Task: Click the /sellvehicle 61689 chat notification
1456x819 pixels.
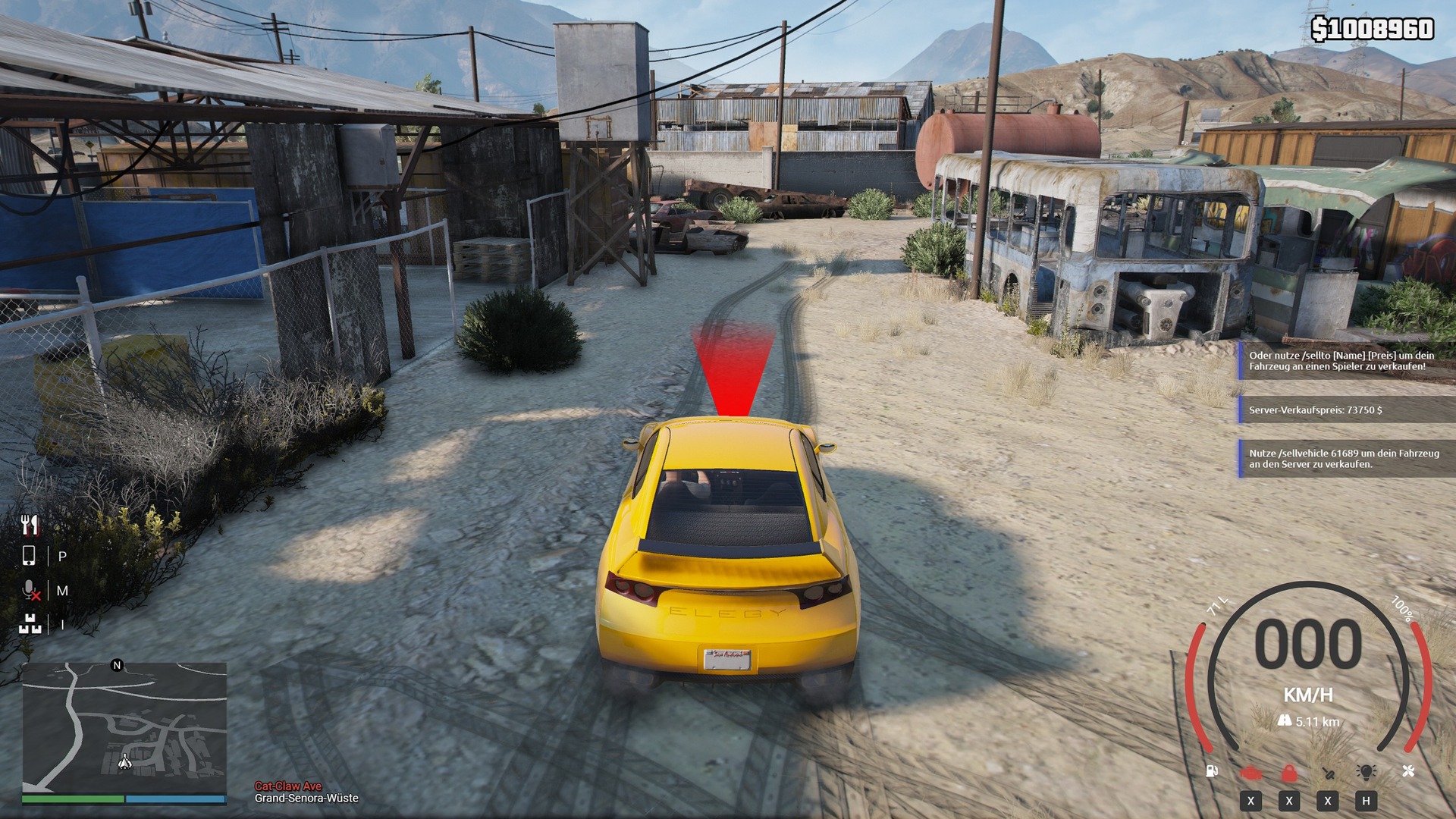Action: [1346, 459]
